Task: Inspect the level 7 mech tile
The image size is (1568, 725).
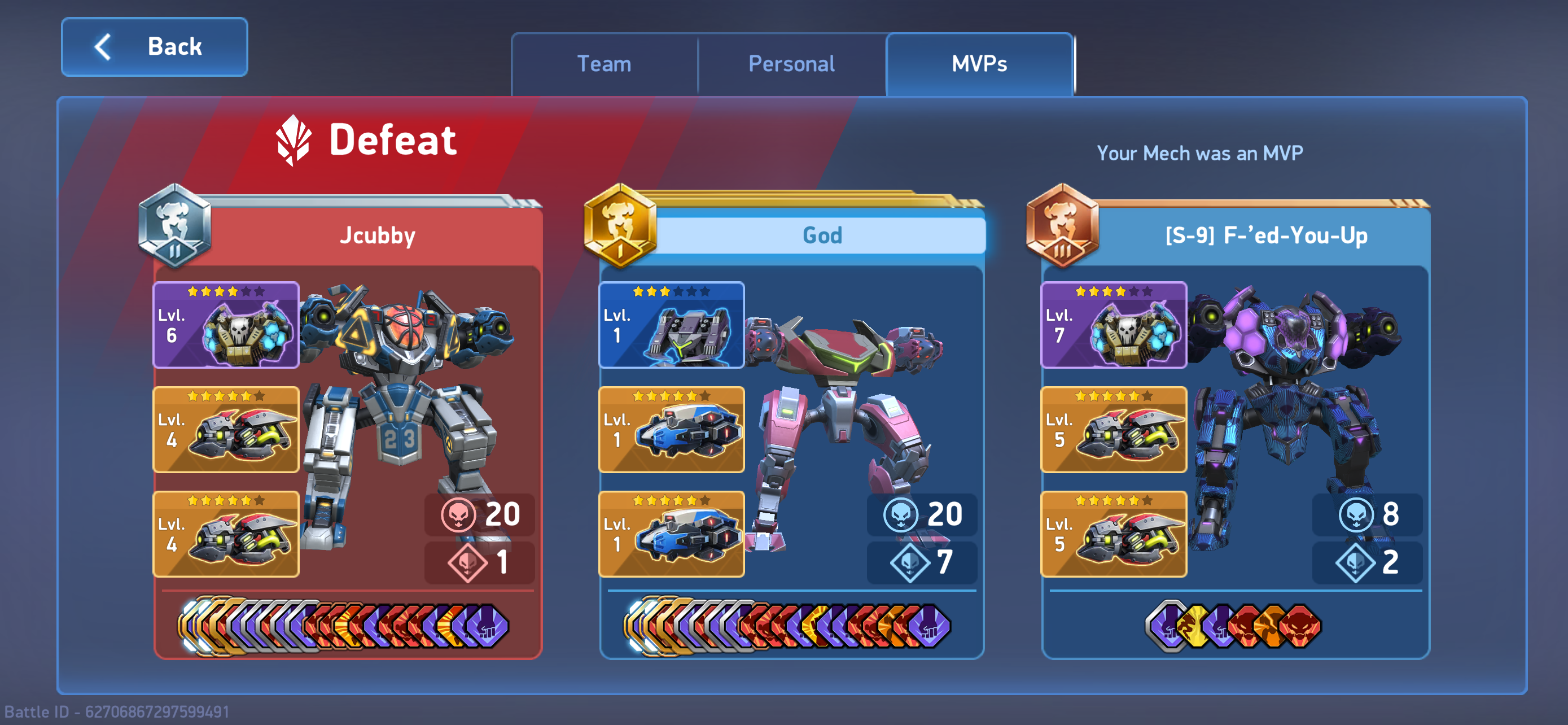Action: 1113,325
